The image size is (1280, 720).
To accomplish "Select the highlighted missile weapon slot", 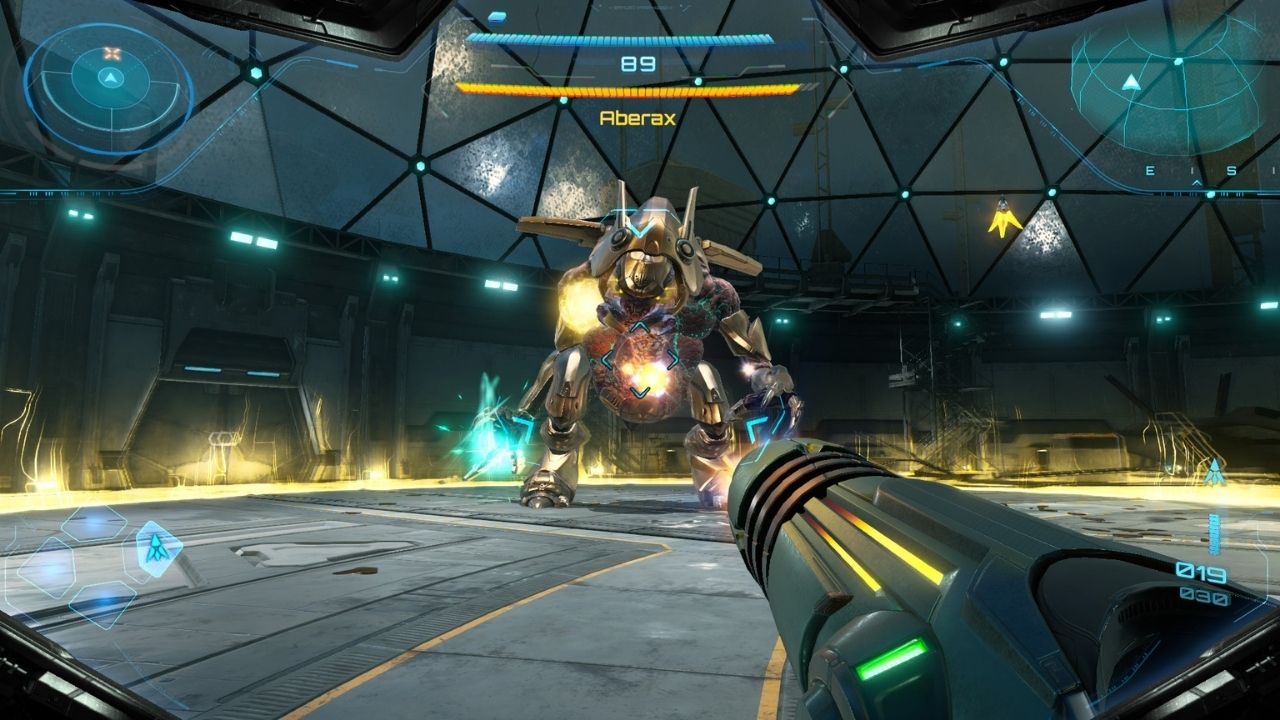I will pos(158,548).
